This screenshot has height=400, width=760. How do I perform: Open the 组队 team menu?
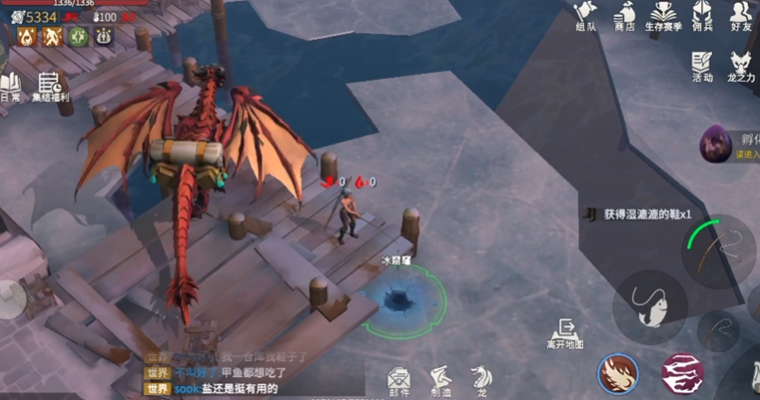coord(586,14)
